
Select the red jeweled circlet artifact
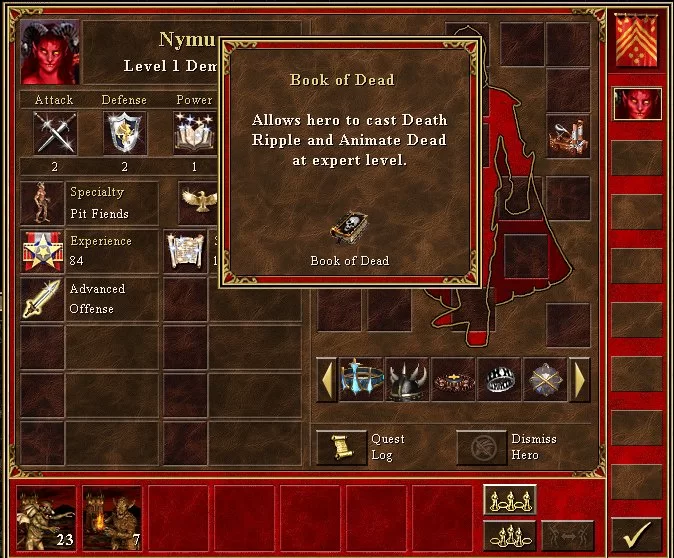pyautogui.click(x=453, y=380)
